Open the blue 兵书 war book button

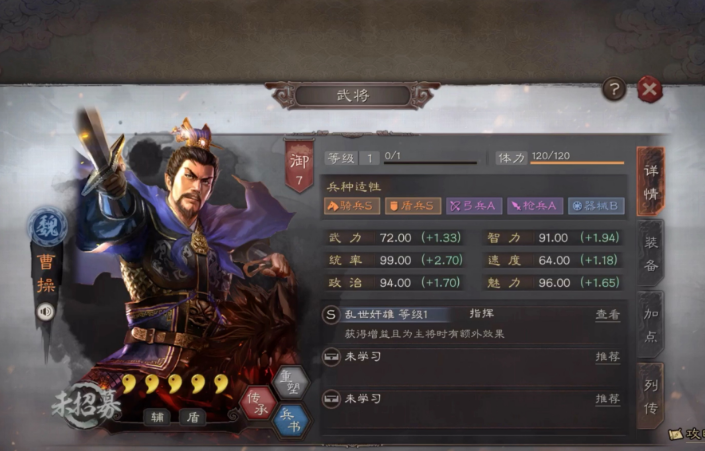[x=290, y=418]
